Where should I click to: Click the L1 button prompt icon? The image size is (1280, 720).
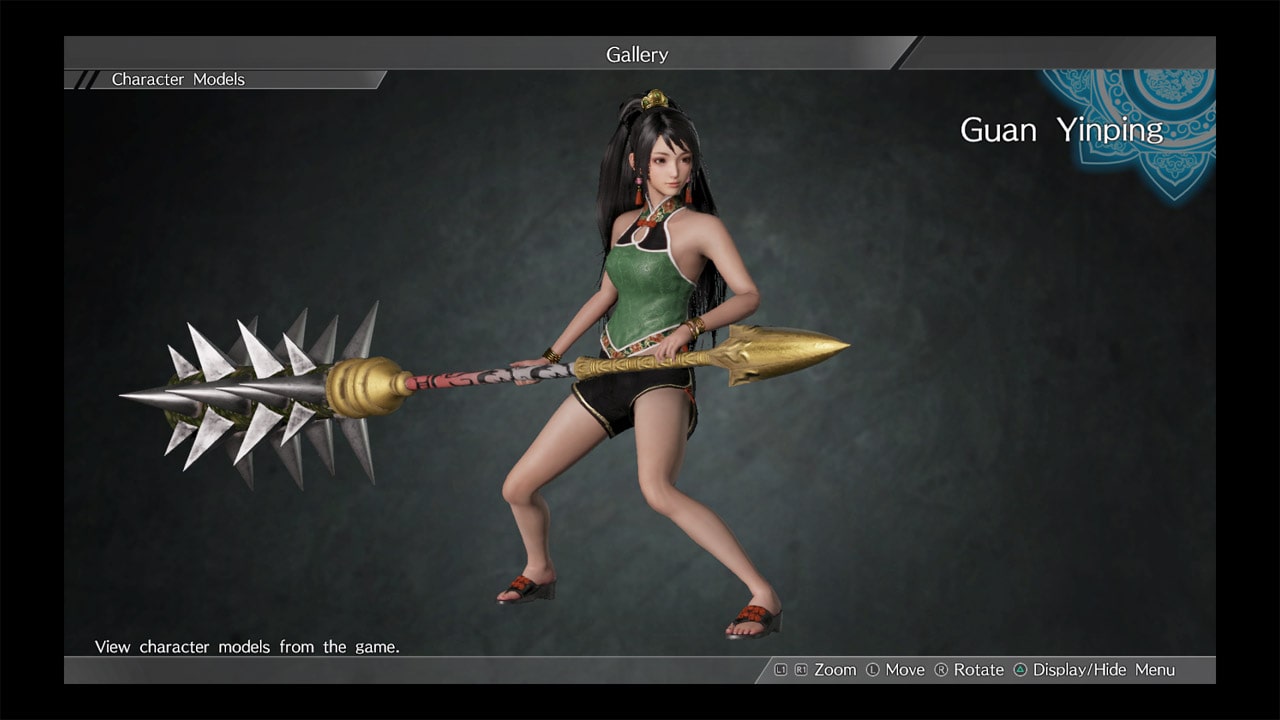(781, 670)
